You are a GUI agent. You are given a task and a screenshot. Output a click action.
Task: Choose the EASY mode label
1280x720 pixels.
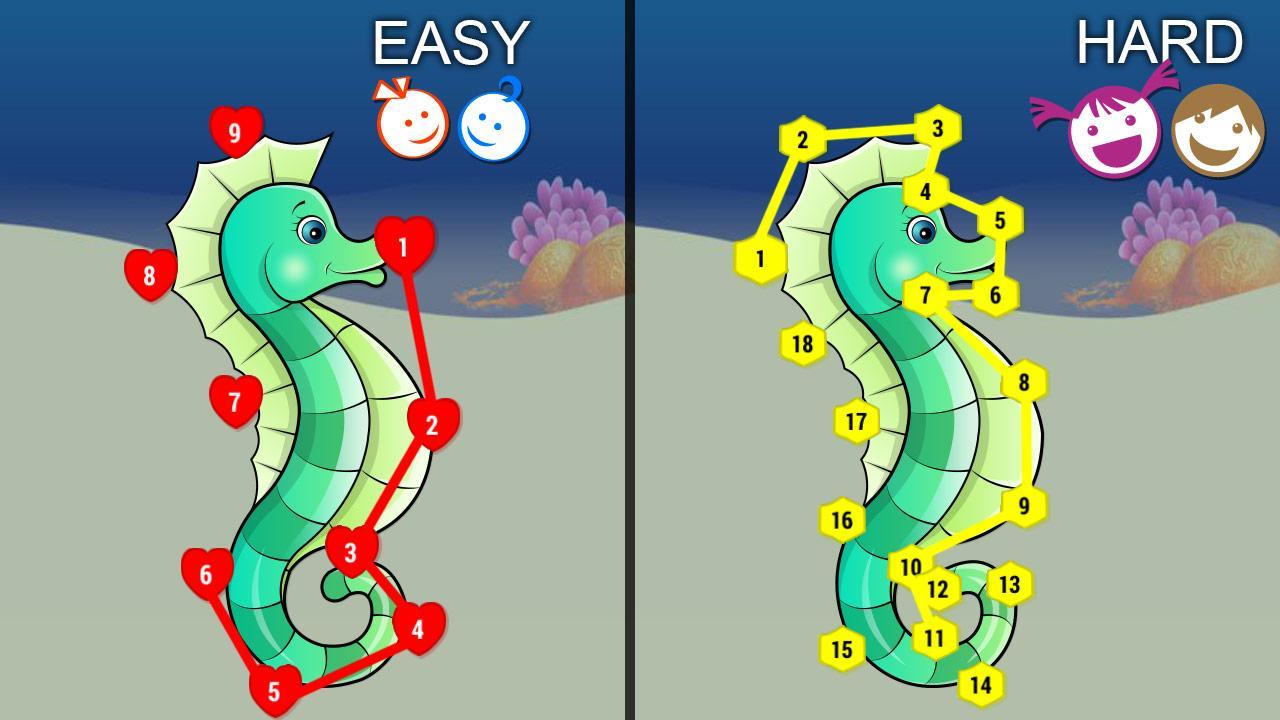(452, 44)
